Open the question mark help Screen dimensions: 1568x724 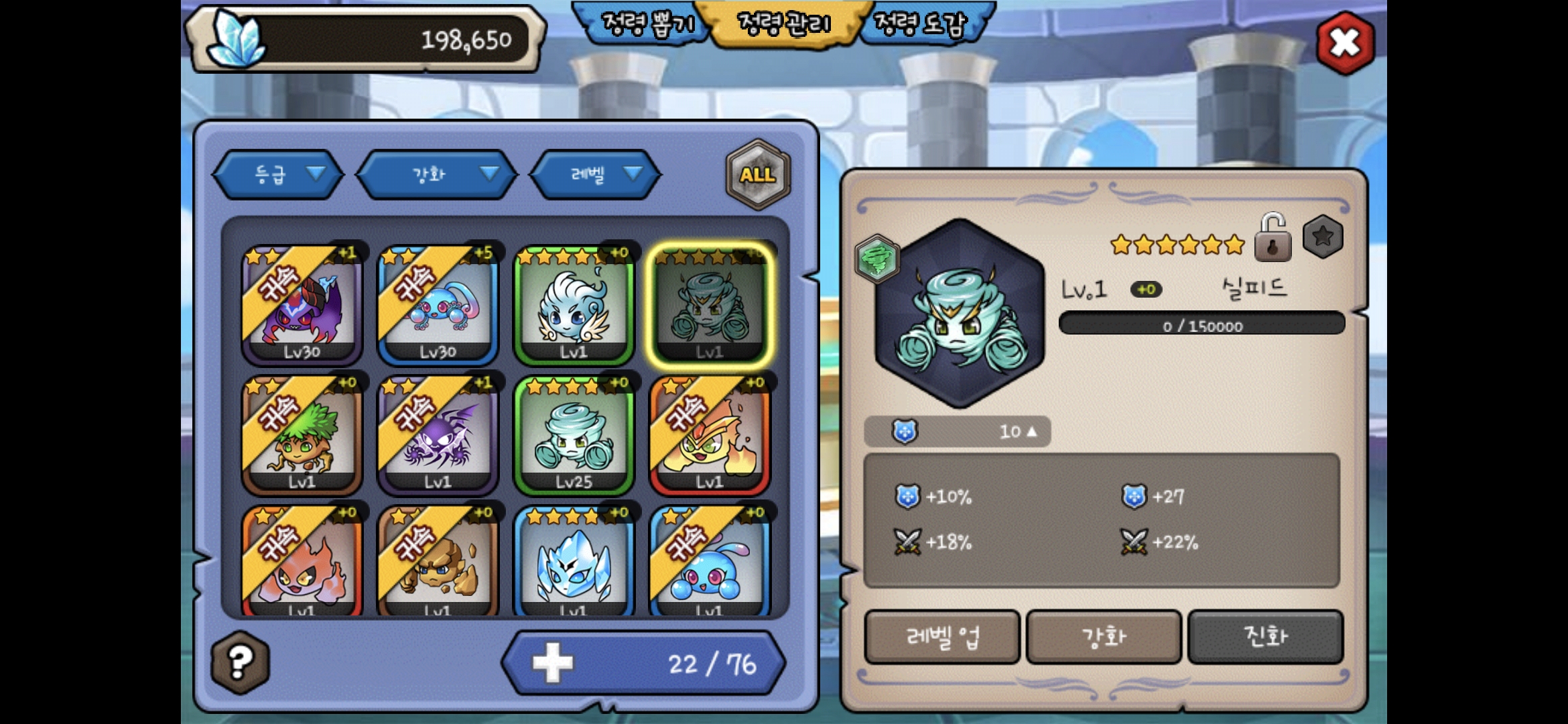coord(240,662)
